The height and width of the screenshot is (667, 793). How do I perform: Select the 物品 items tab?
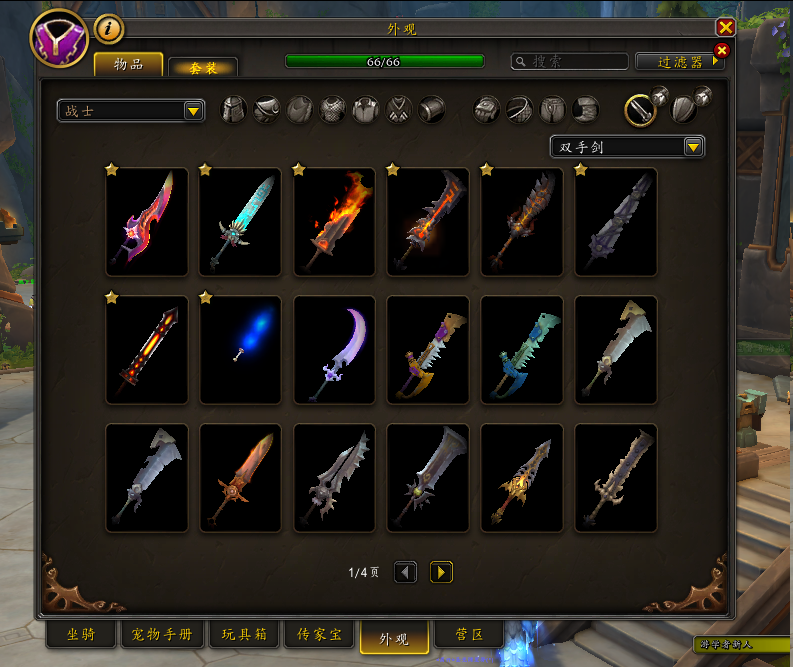tap(128, 65)
